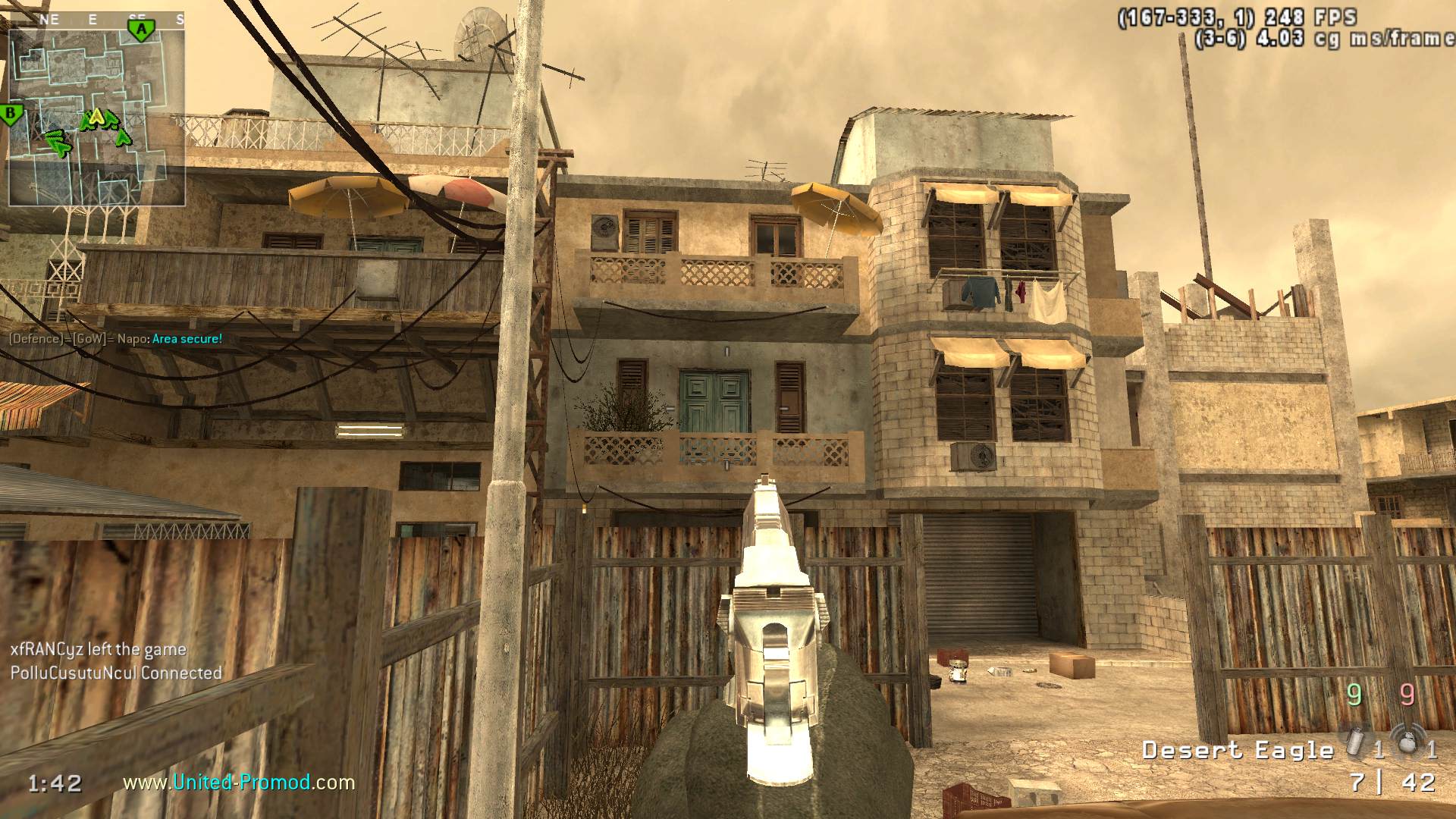The width and height of the screenshot is (1456, 819).
Task: Select the round frag grenade icon
Action: (1407, 742)
